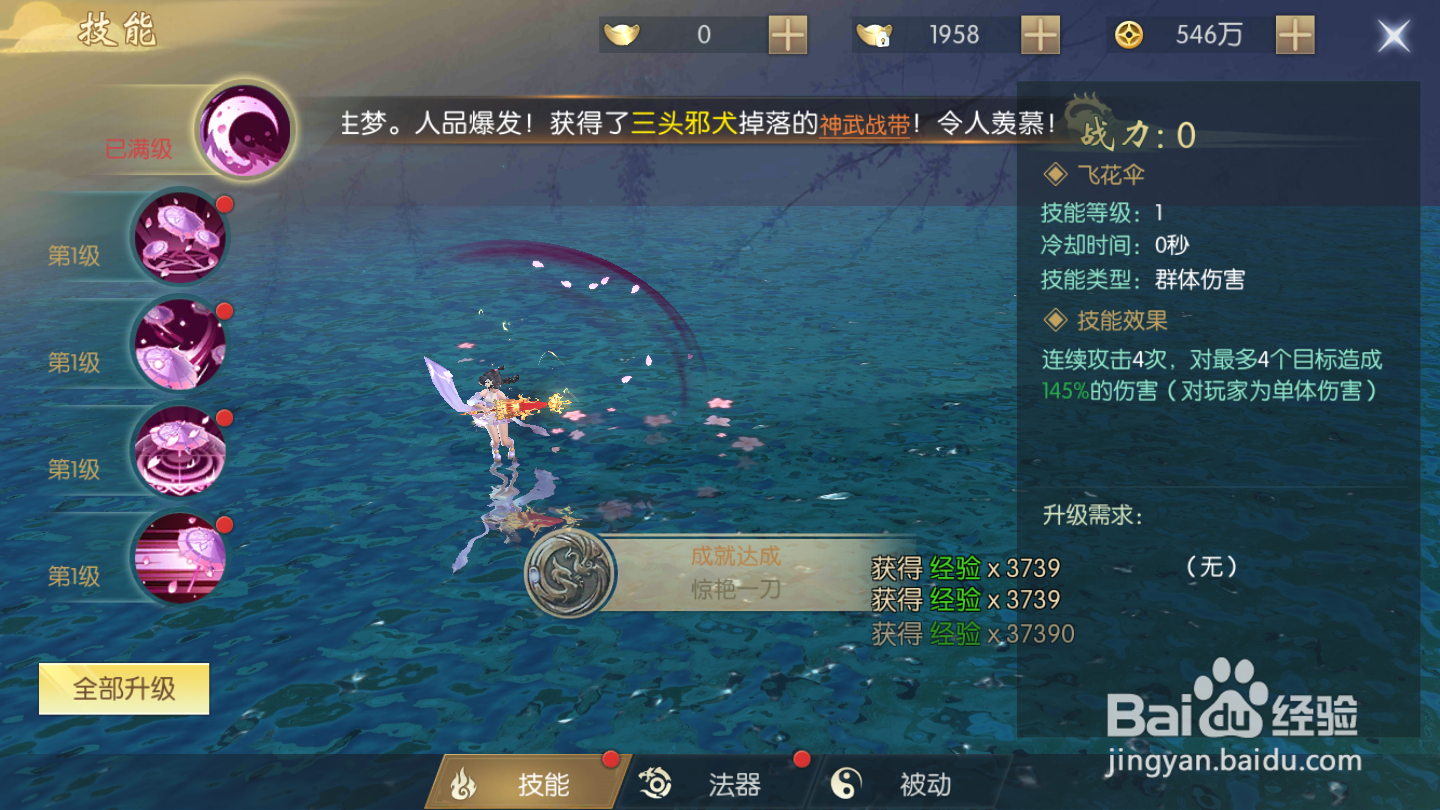Expand the 升级需求 upgrade requirements section
The width and height of the screenshot is (1440, 810).
[x=1090, y=515]
